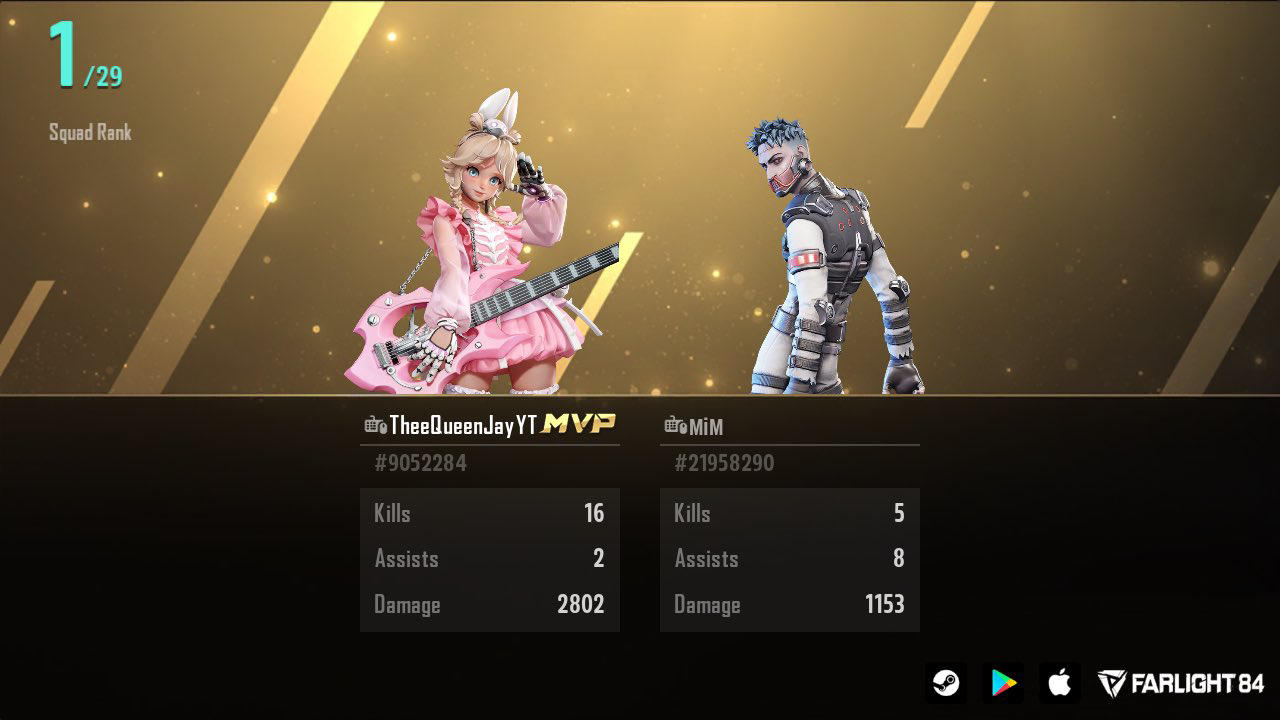Open TheeQueenJay YT stats panel
This screenshot has width=1280, height=720.
pos(489,558)
